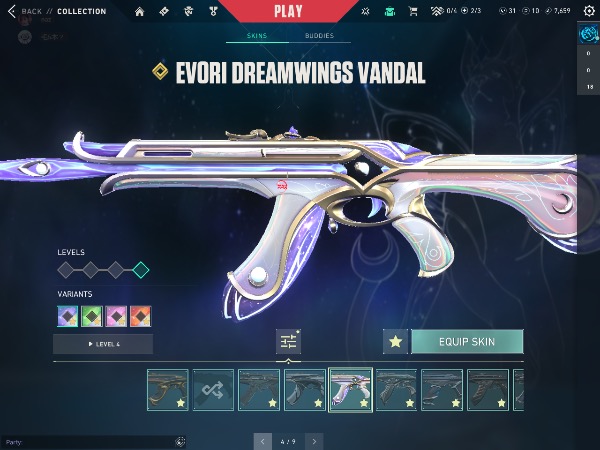Open the store cart icon
600x450 pixels.
(415, 12)
